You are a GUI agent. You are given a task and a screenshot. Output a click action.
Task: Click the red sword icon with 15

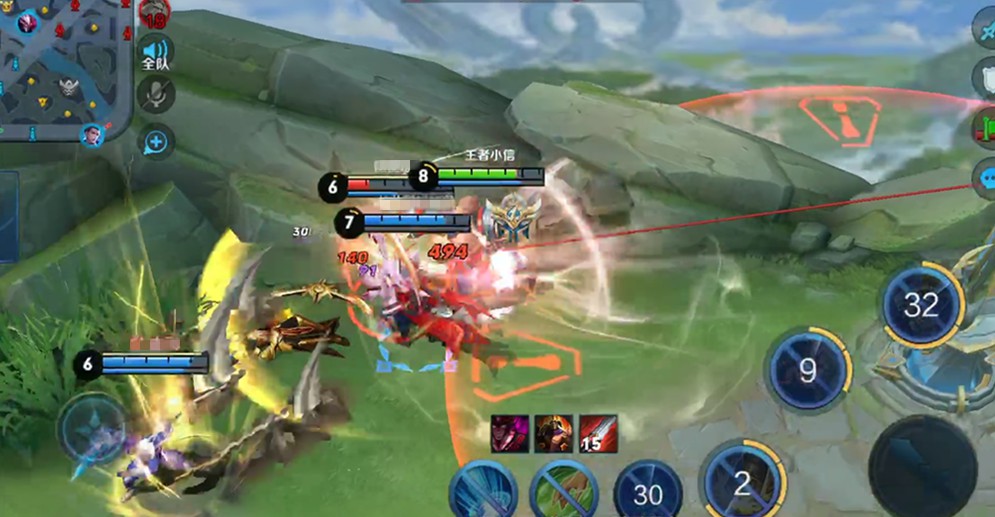pos(598,433)
